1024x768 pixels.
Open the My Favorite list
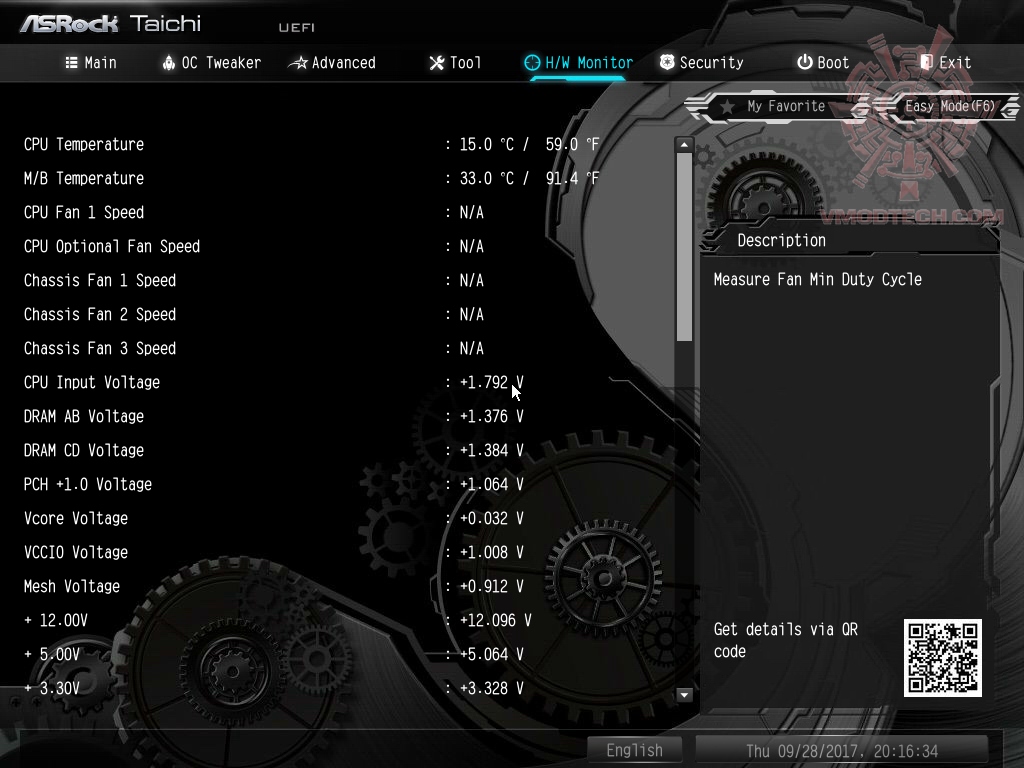[x=776, y=106]
